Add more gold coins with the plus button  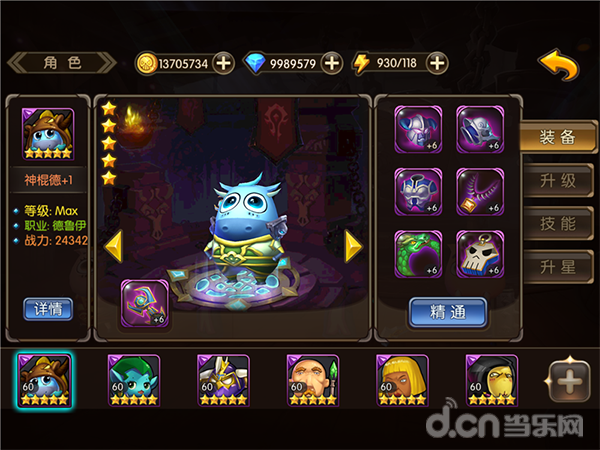[x=224, y=64]
